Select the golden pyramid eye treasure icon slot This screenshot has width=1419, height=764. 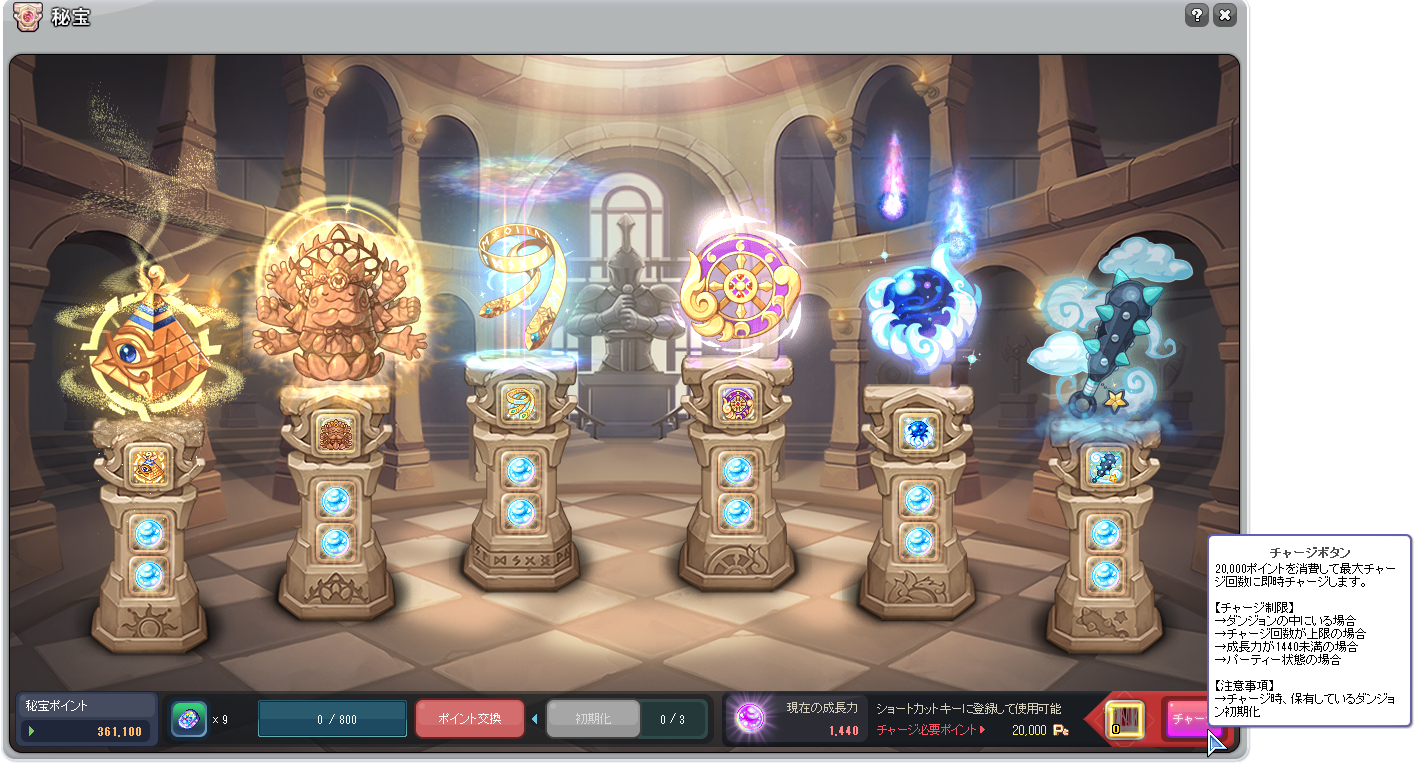tap(149, 464)
